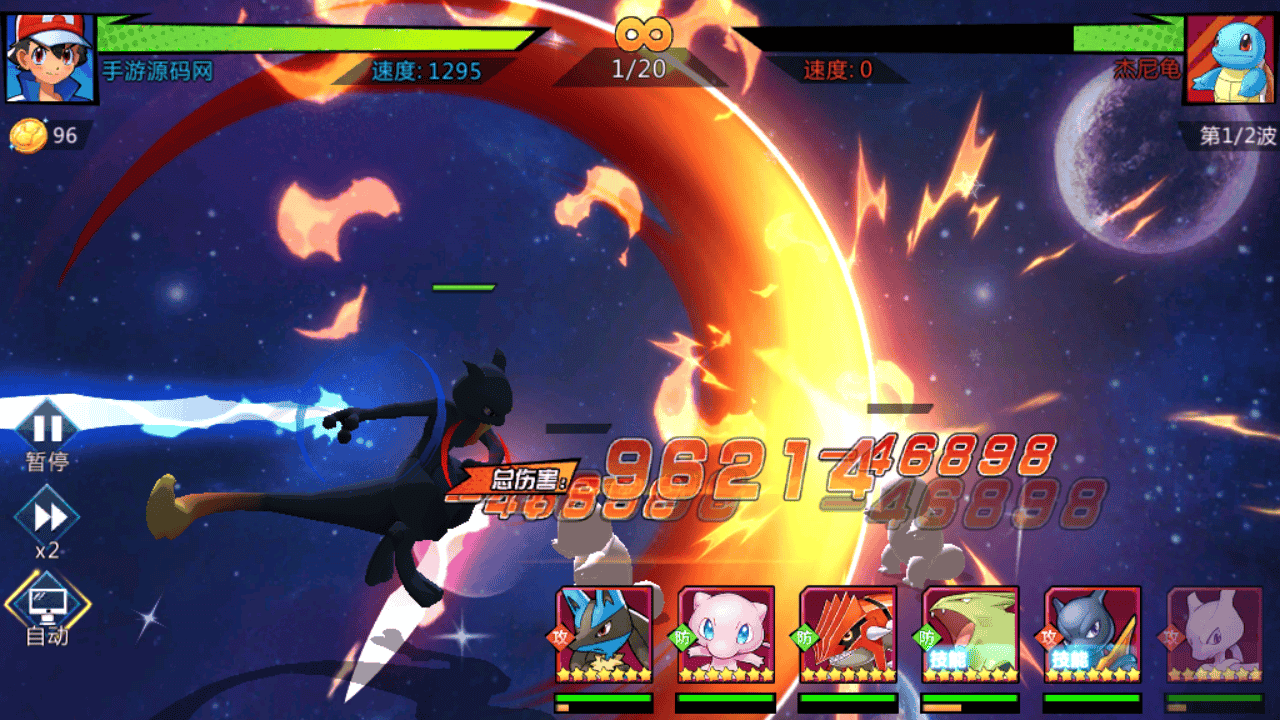Click the gold coin counter icon
Screen dimensions: 1280x720
29,136
